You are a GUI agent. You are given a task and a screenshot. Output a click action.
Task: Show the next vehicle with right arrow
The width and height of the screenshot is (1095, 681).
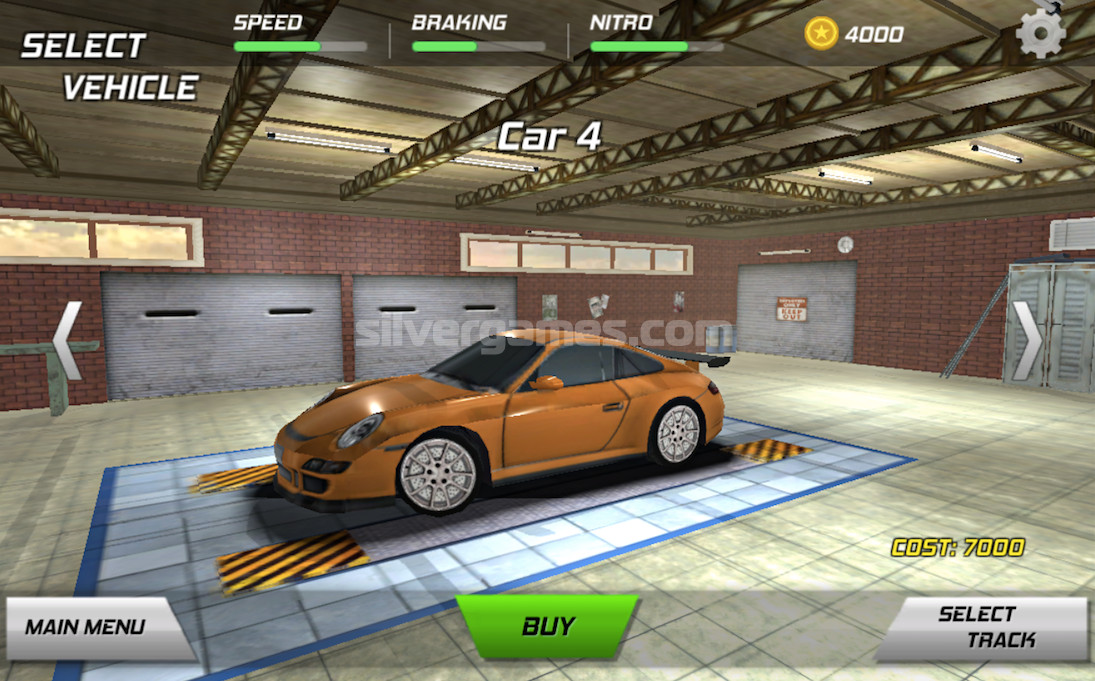point(1027,341)
